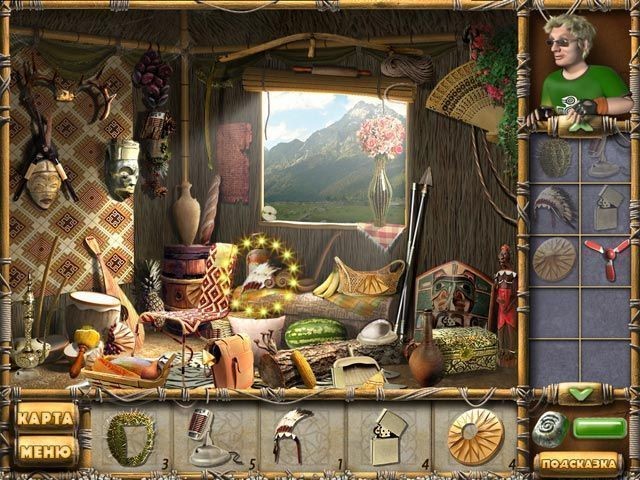Image resolution: width=640 pixels, height=480 pixels.
Task: Open the map with the Карта button
Action: [47, 418]
